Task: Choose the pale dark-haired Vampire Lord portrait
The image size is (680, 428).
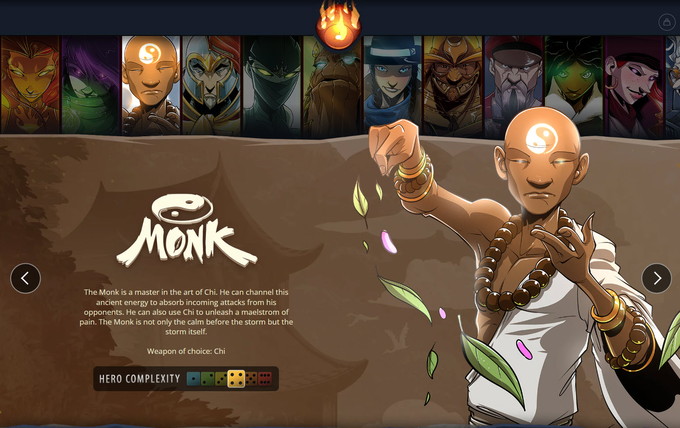Action: 634,85
